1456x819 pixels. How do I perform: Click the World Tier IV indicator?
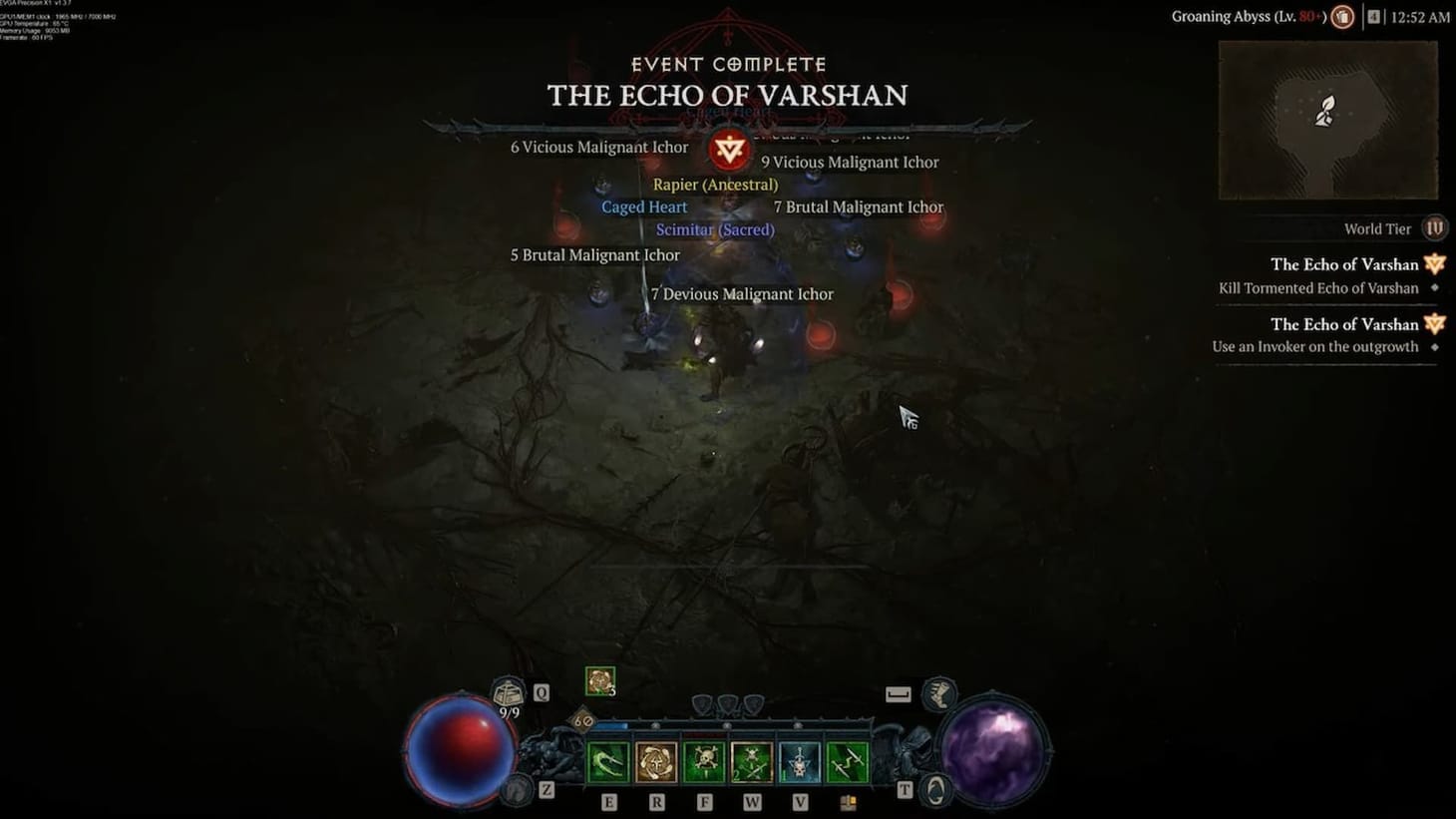click(1433, 227)
